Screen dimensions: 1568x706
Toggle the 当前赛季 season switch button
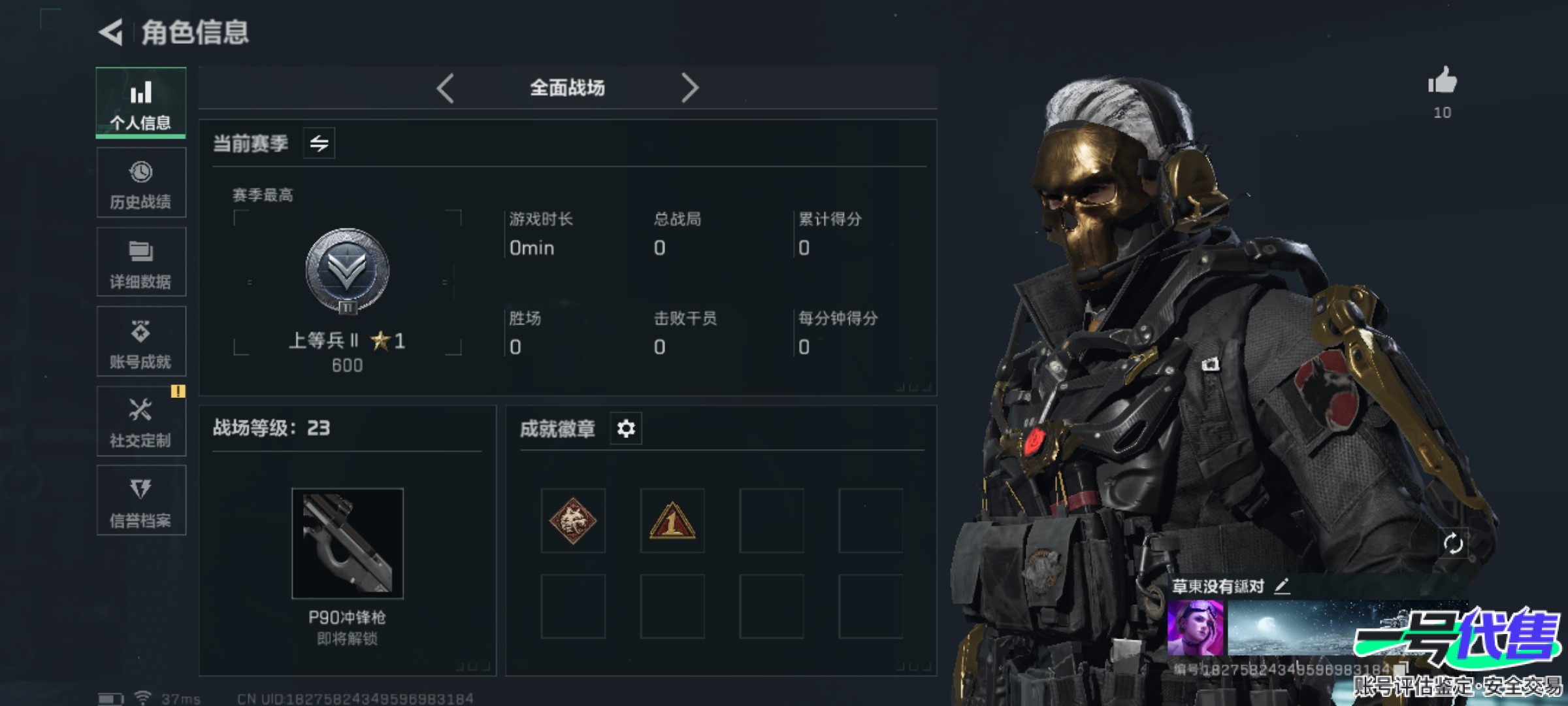pos(319,143)
